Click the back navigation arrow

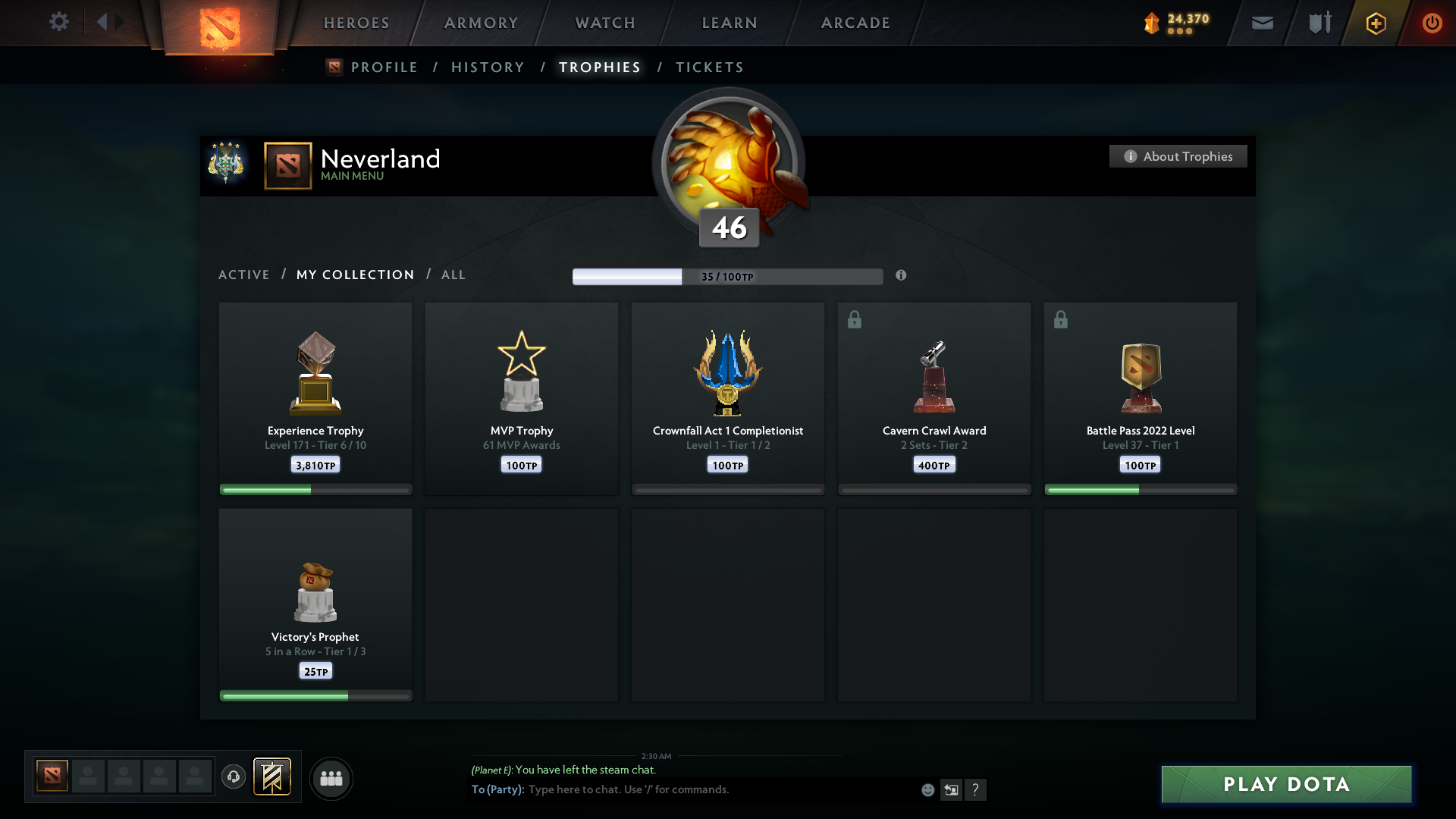click(104, 21)
